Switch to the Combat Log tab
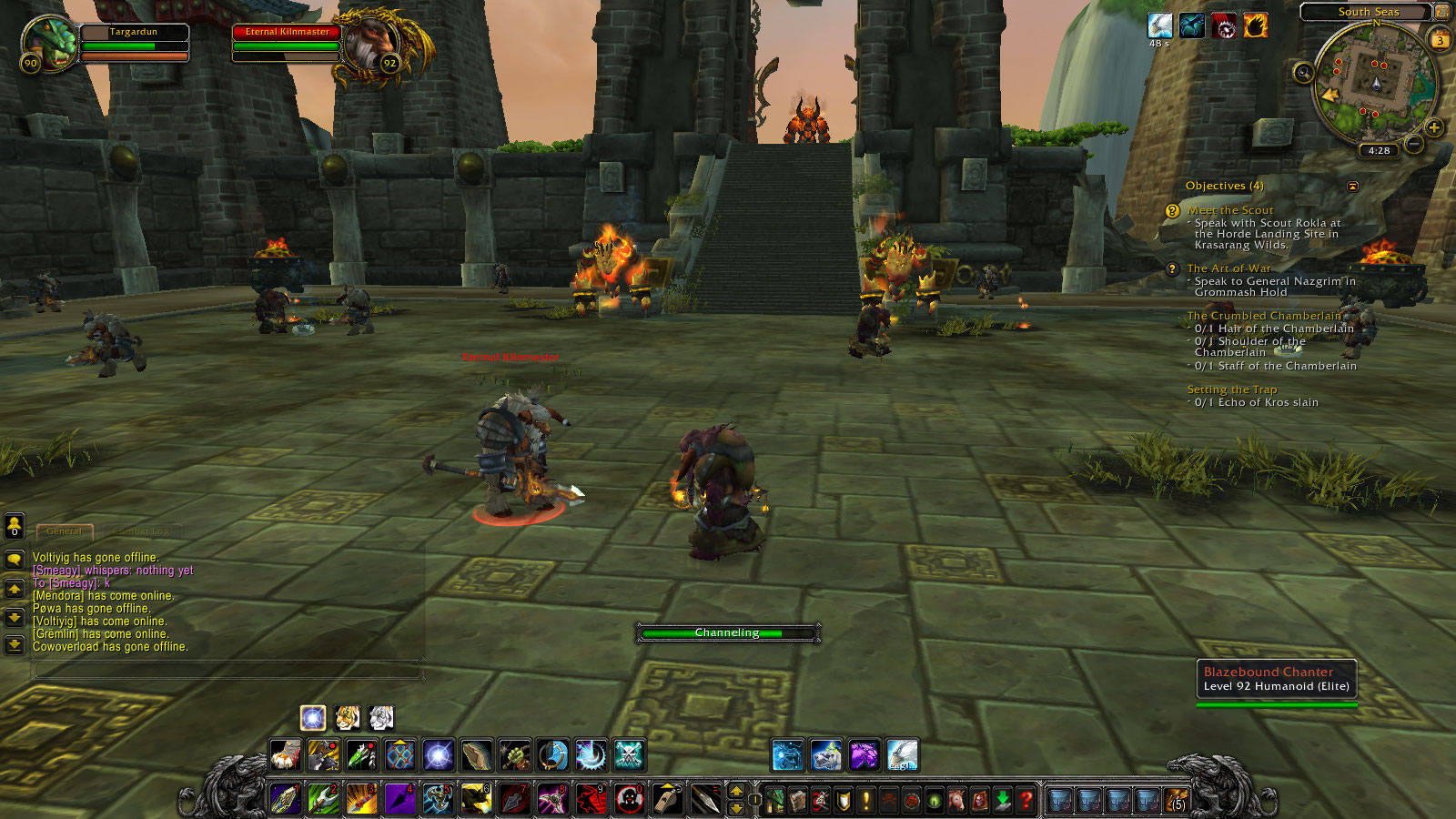This screenshot has width=1456, height=819. pyautogui.click(x=140, y=531)
